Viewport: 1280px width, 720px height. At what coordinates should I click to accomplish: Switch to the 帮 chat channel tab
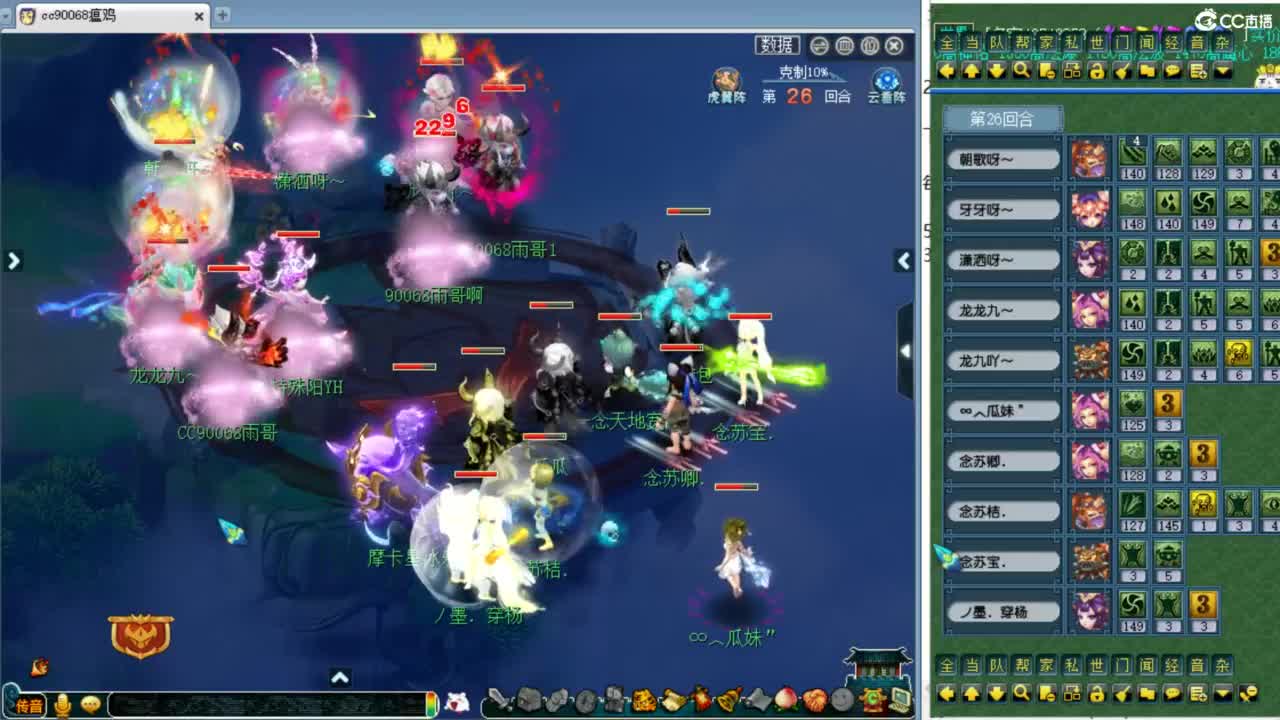coord(1021,43)
